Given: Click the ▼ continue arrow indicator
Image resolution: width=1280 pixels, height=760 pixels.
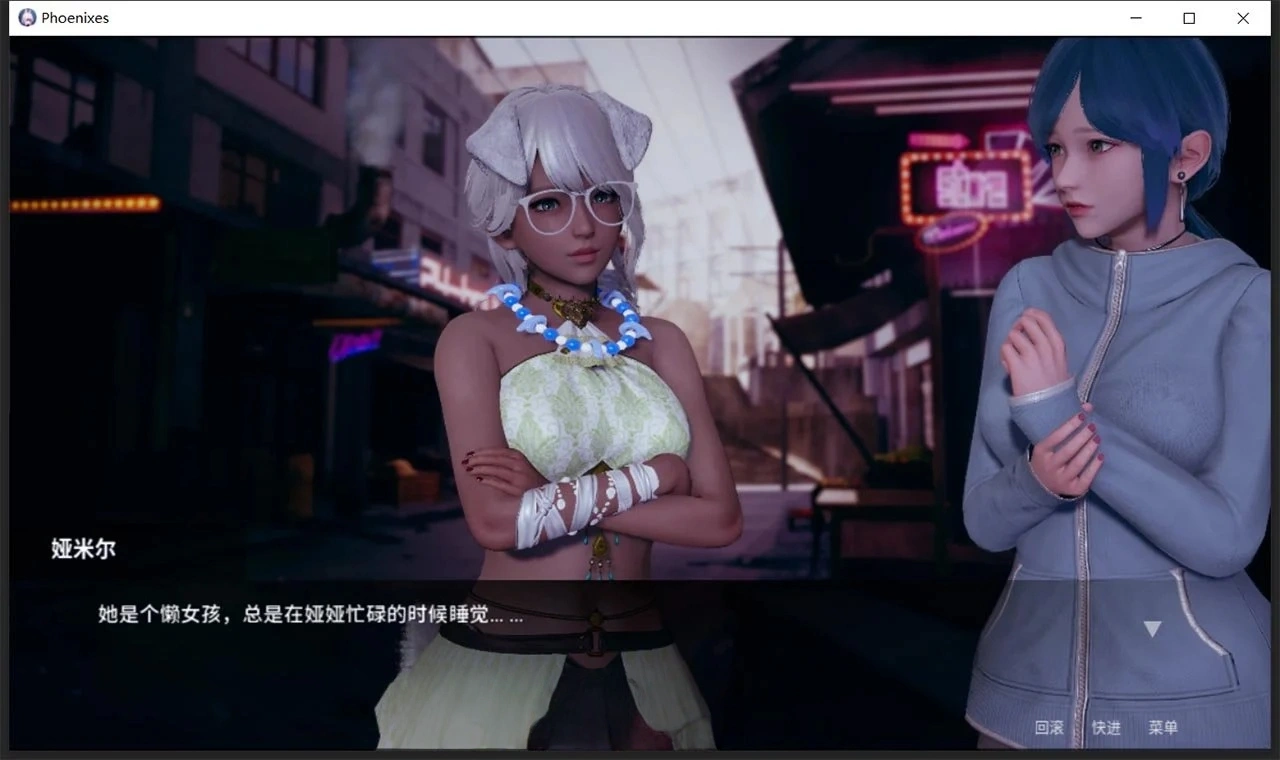Looking at the screenshot, I should click(1152, 627).
